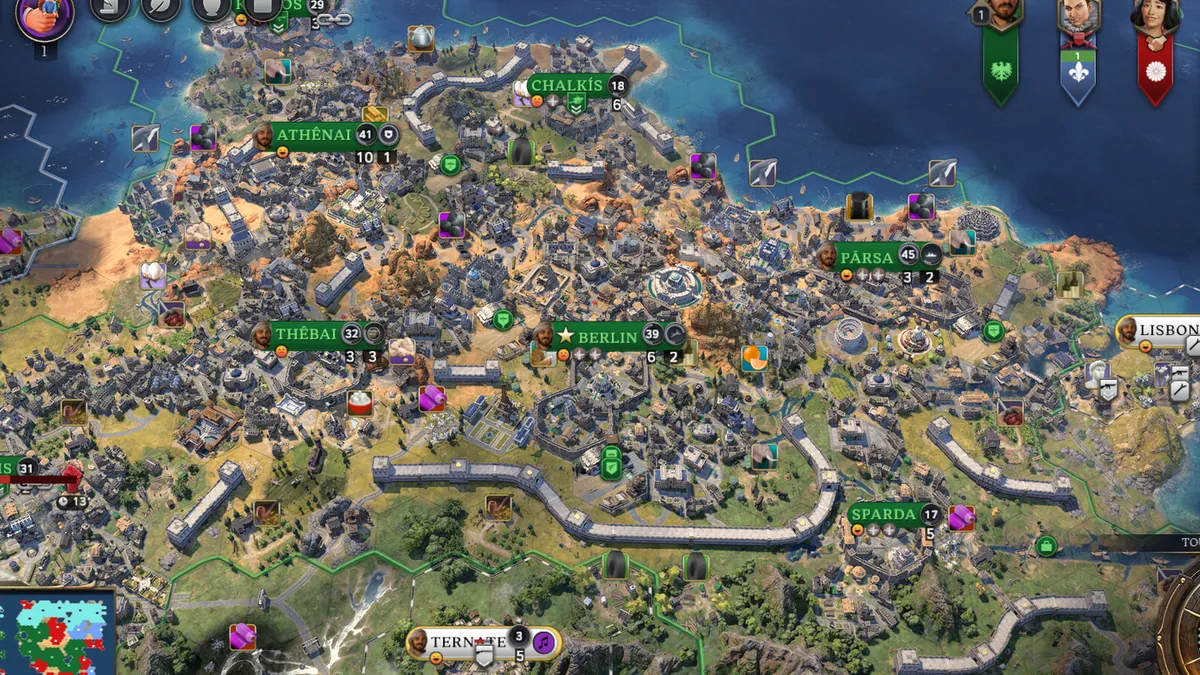This screenshot has height=675, width=1200.
Task: Click the Lisbon city banner
Action: point(1165,330)
